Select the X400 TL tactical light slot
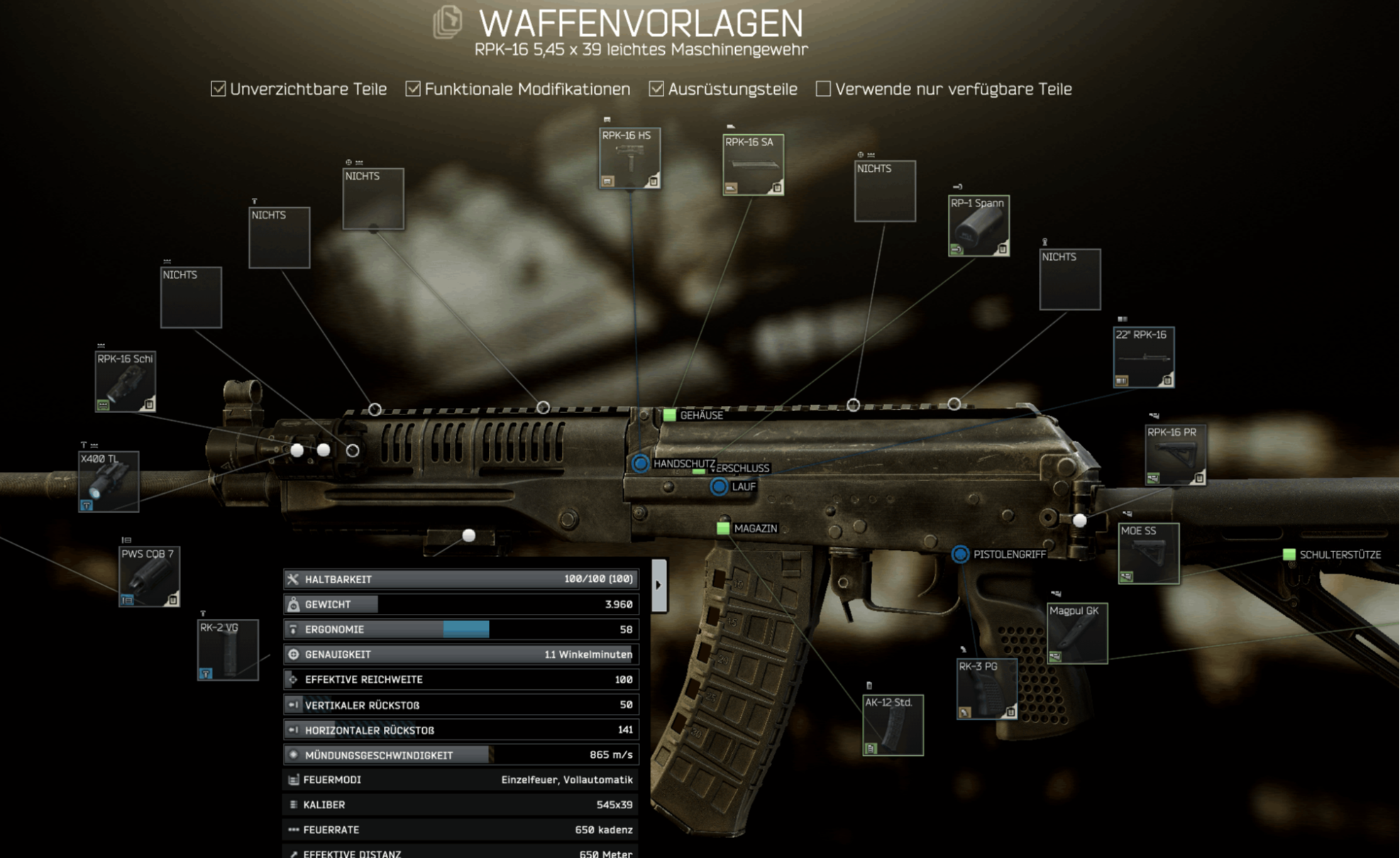Viewport: 1400px width, 858px height. click(x=109, y=481)
